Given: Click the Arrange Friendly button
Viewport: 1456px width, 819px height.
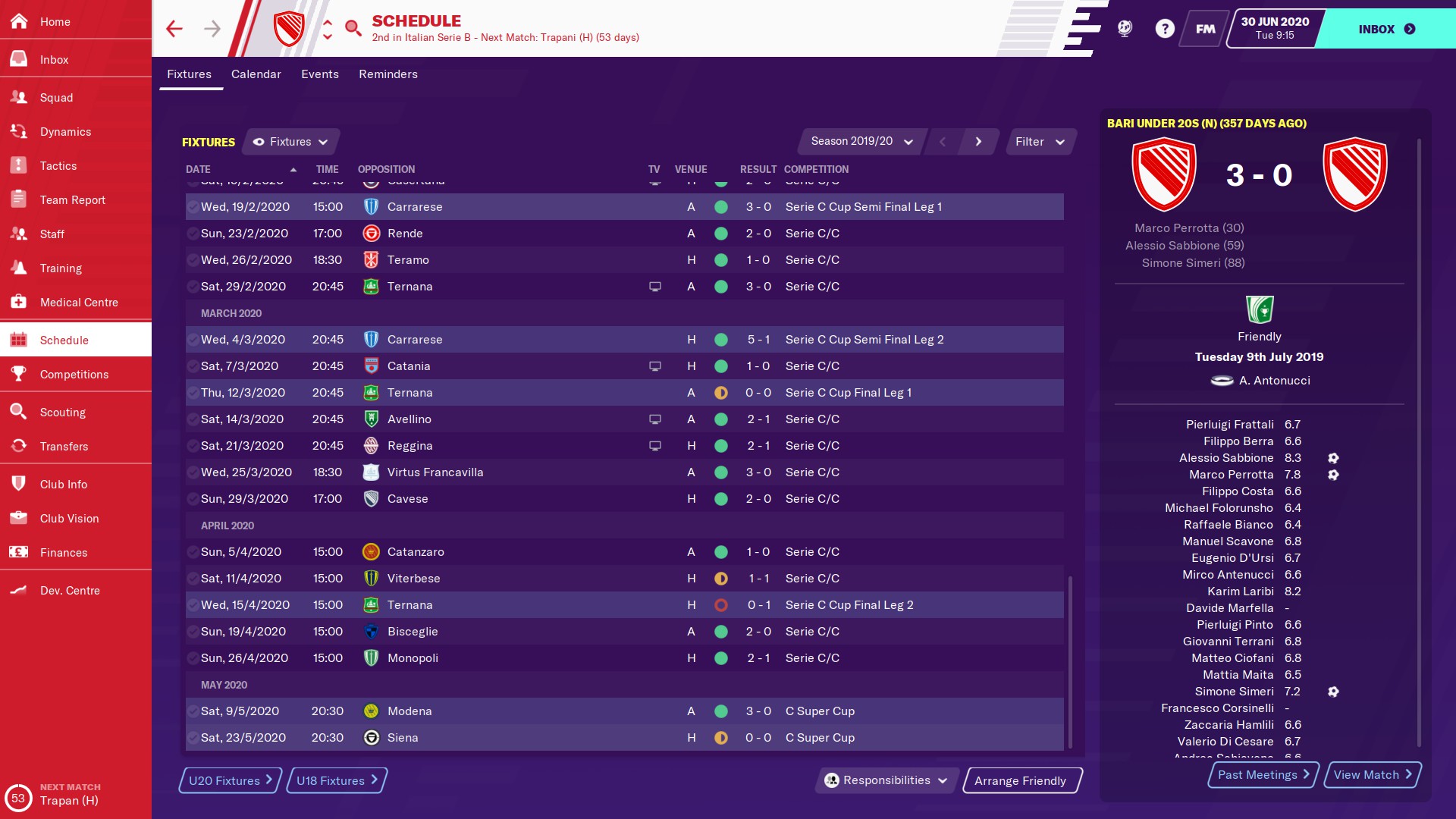Looking at the screenshot, I should click(1021, 781).
